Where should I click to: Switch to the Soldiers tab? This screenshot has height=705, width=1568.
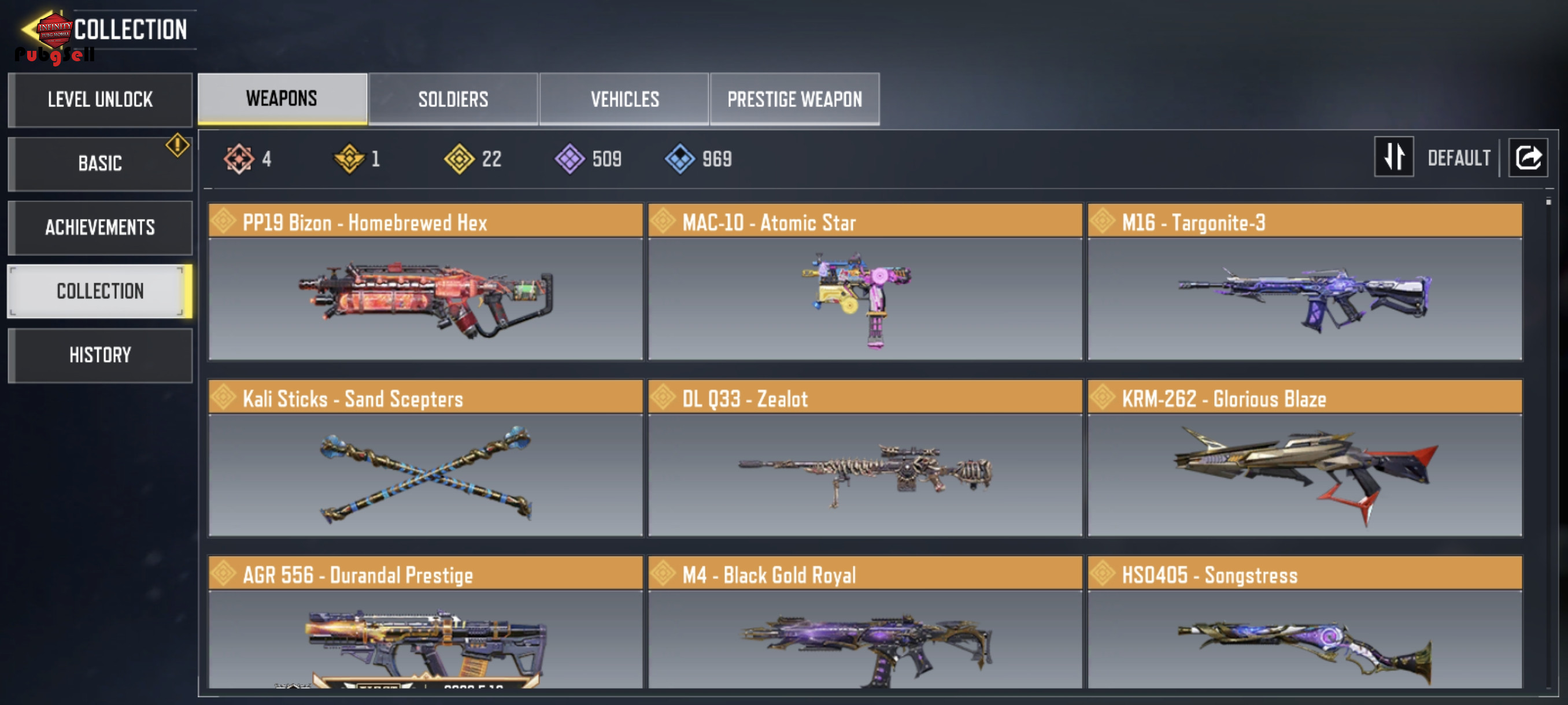tap(453, 99)
